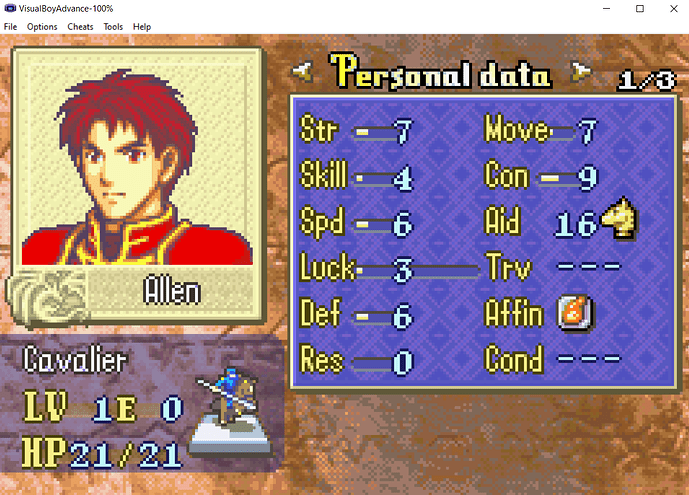Click the horse Aid icon
Viewport: 689px width, 495px height.
pyautogui.click(x=620, y=222)
